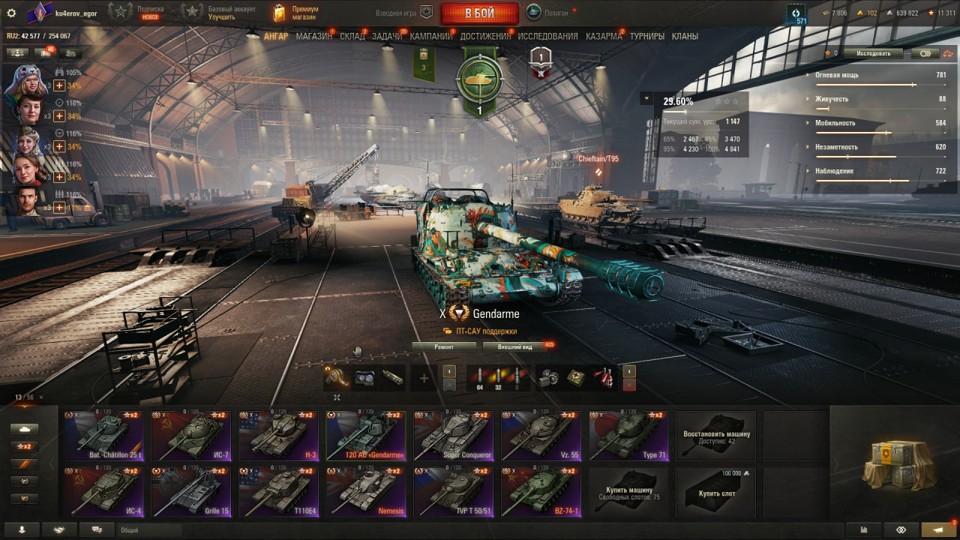Click the Исследовать button
This screenshot has height=540, width=960.
click(x=872, y=53)
